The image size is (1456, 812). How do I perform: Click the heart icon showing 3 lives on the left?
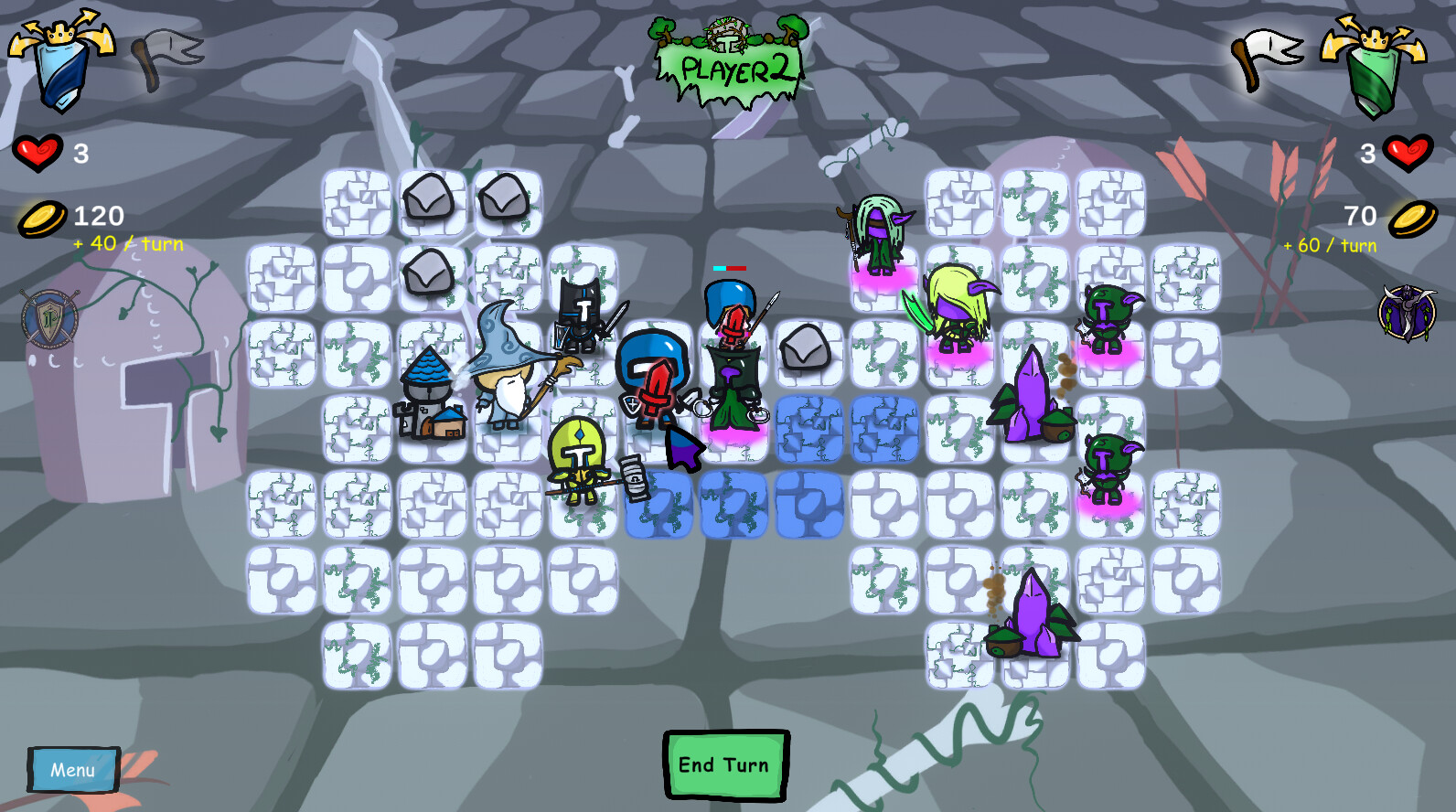(39, 153)
